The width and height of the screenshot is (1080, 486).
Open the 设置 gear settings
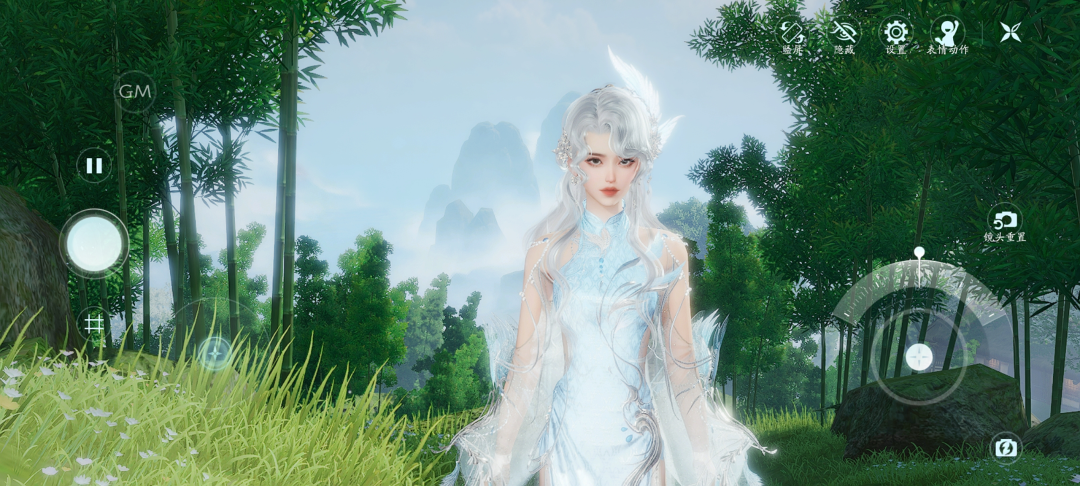point(896,33)
